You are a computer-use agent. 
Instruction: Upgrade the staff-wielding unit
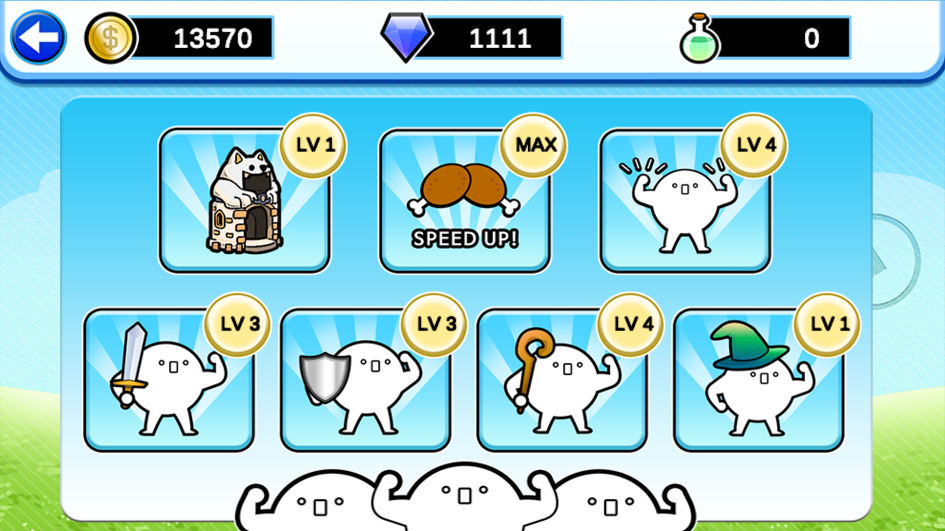[x=562, y=380]
